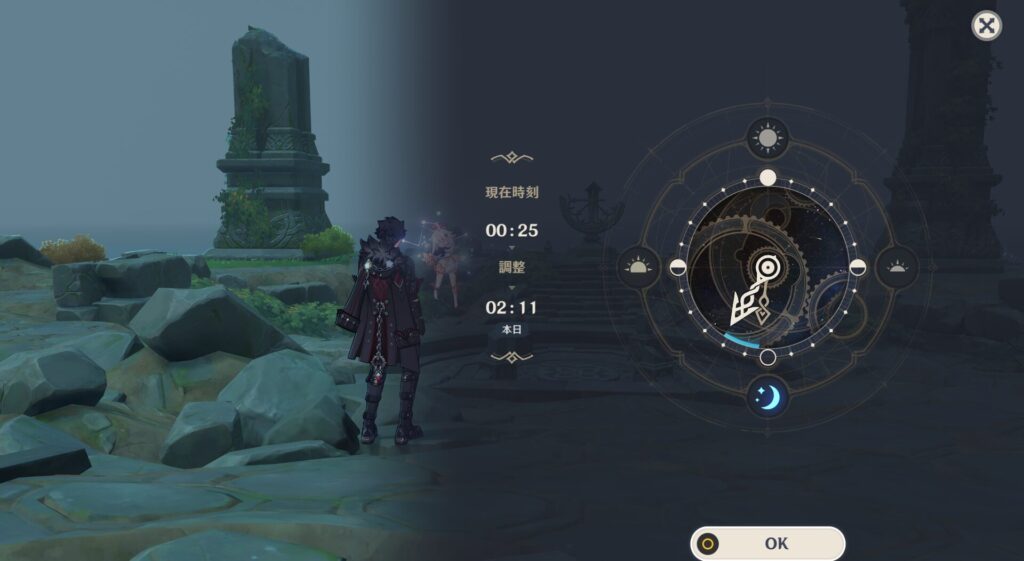Choose the midnight moon icon
The height and width of the screenshot is (561, 1024).
coord(767,397)
